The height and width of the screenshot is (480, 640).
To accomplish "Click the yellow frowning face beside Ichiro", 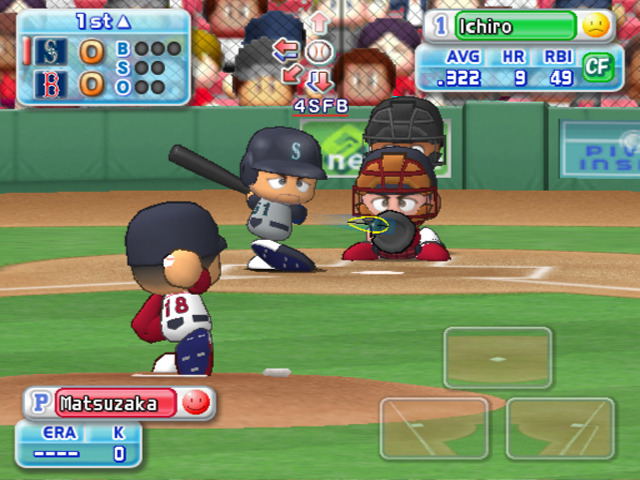I will [x=597, y=26].
